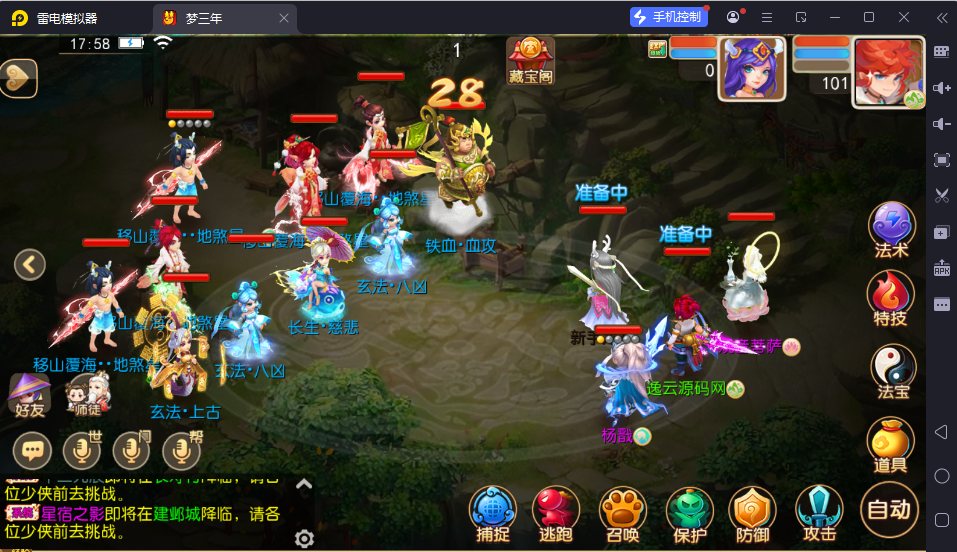Open the 藏宝阁 treasure pavilion
Viewport: 957px width, 552px height.
click(x=530, y=61)
